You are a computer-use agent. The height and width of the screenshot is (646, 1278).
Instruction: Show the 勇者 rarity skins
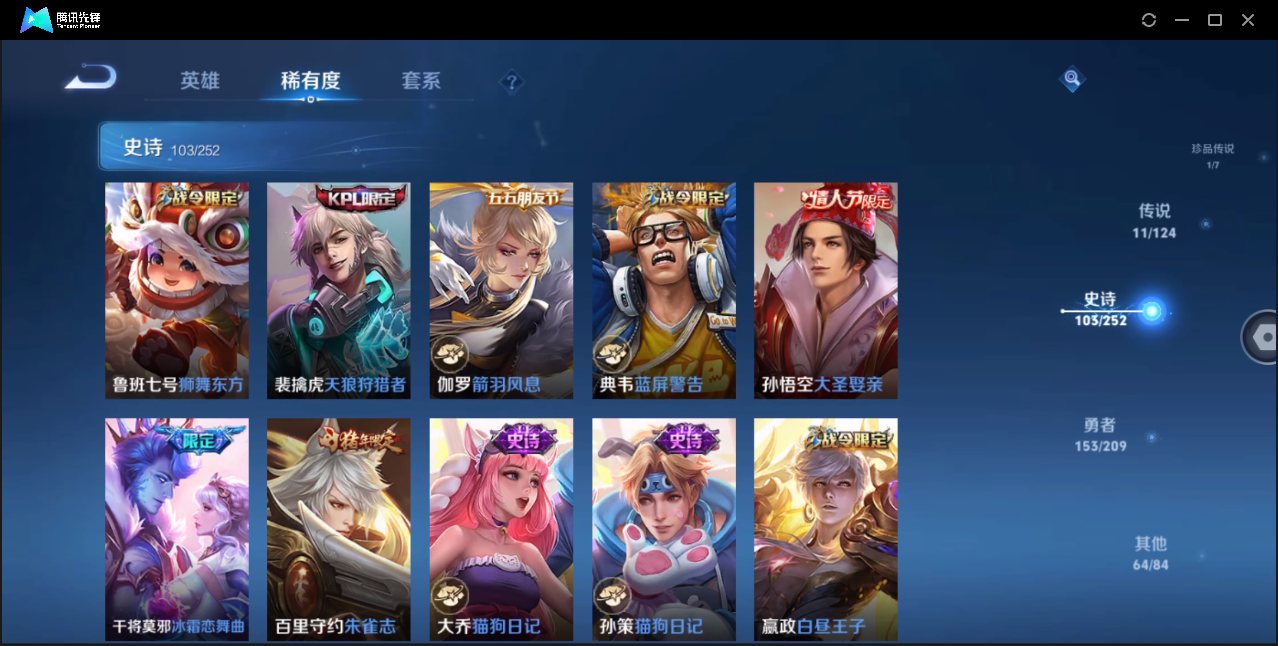1100,434
